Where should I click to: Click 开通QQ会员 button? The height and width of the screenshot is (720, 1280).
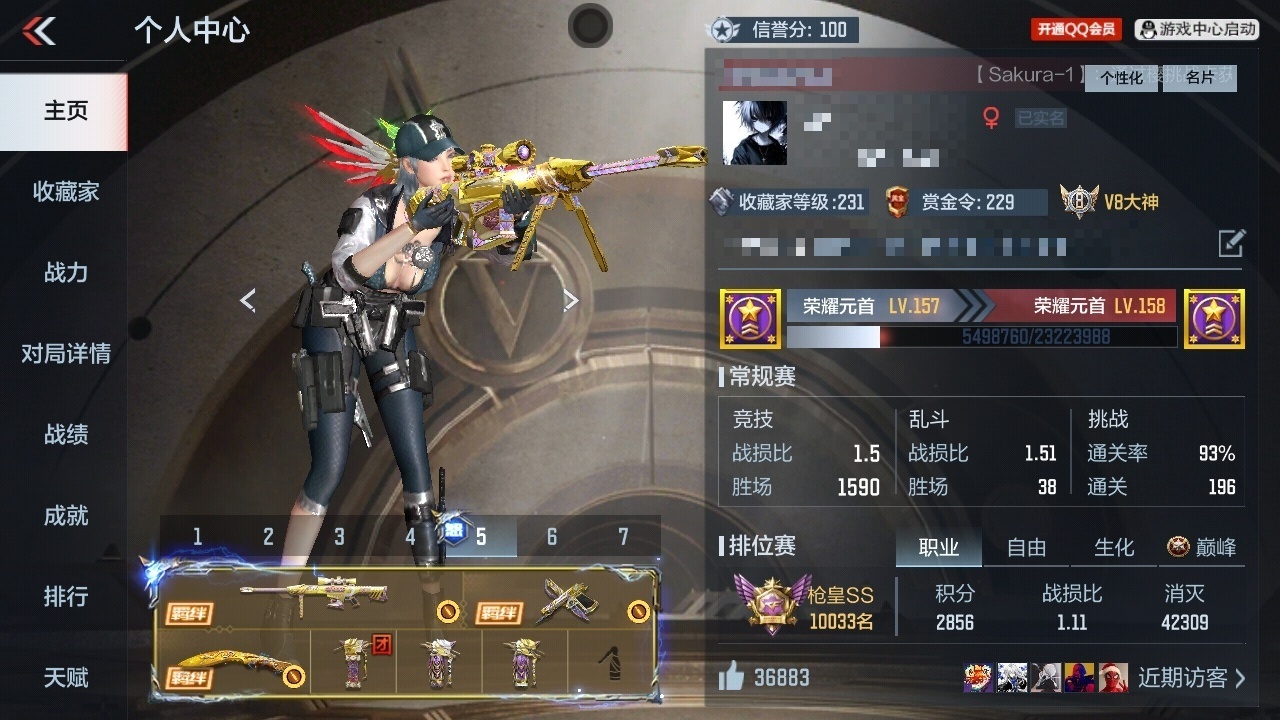1076,30
